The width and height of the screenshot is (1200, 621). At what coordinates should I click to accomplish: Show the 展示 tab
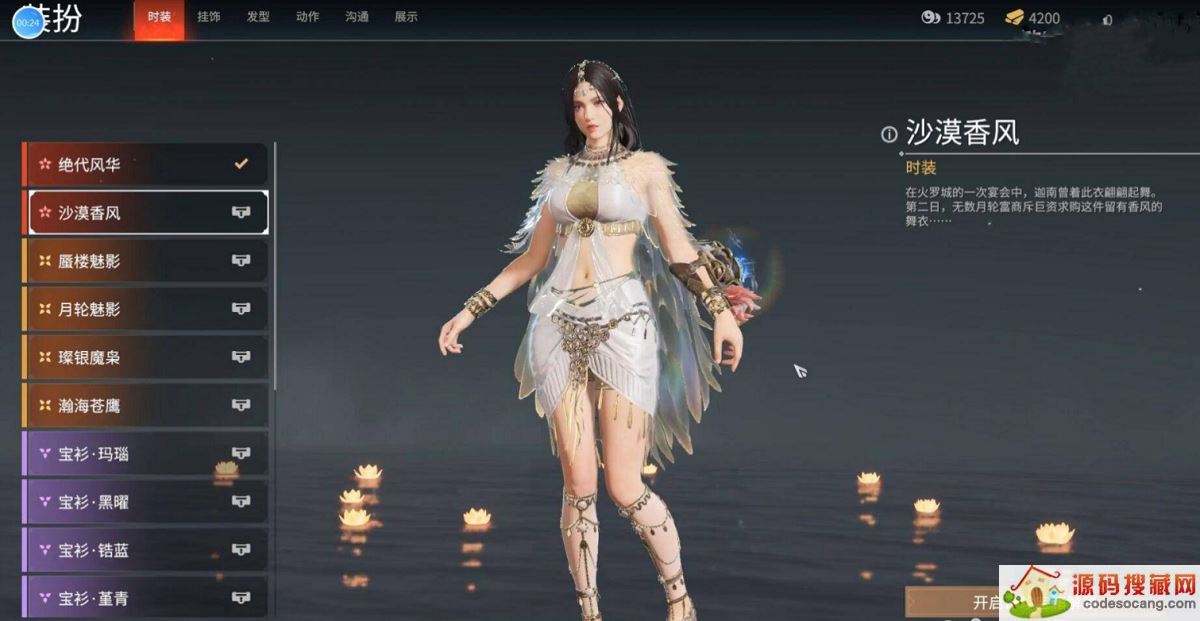tap(406, 17)
